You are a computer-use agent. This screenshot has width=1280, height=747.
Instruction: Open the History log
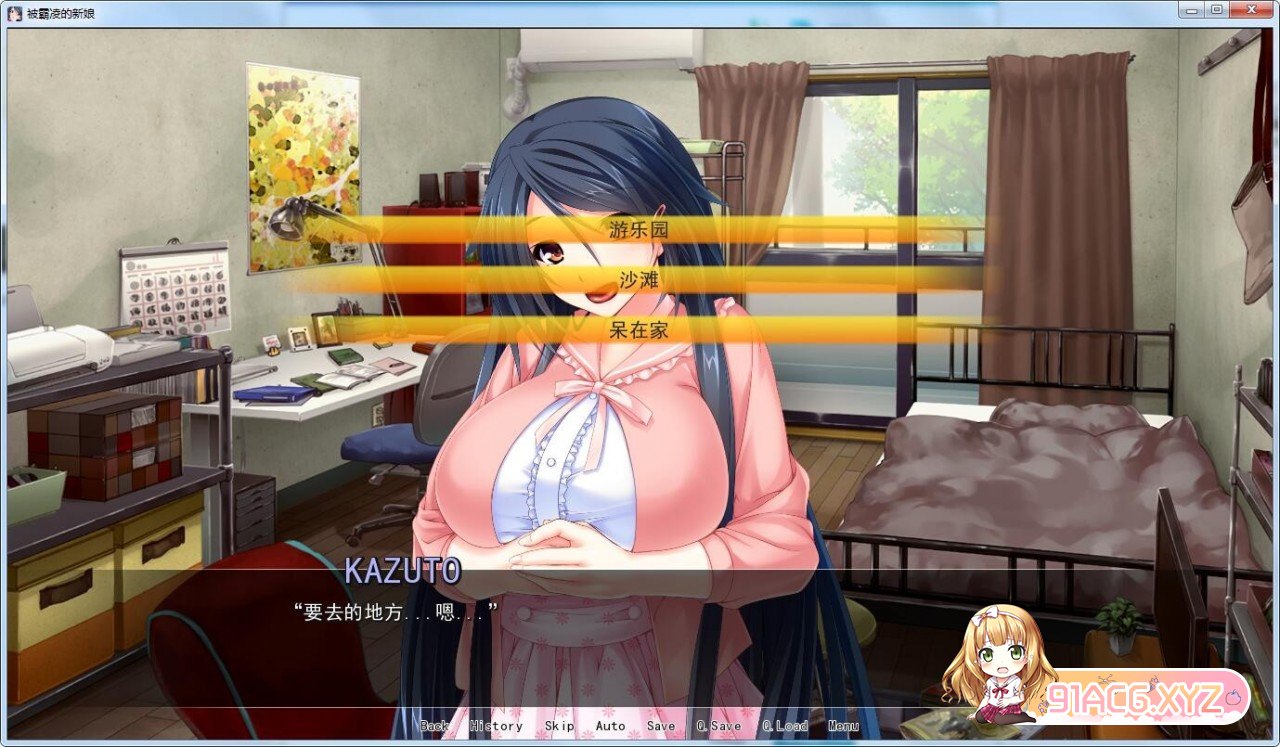point(496,725)
